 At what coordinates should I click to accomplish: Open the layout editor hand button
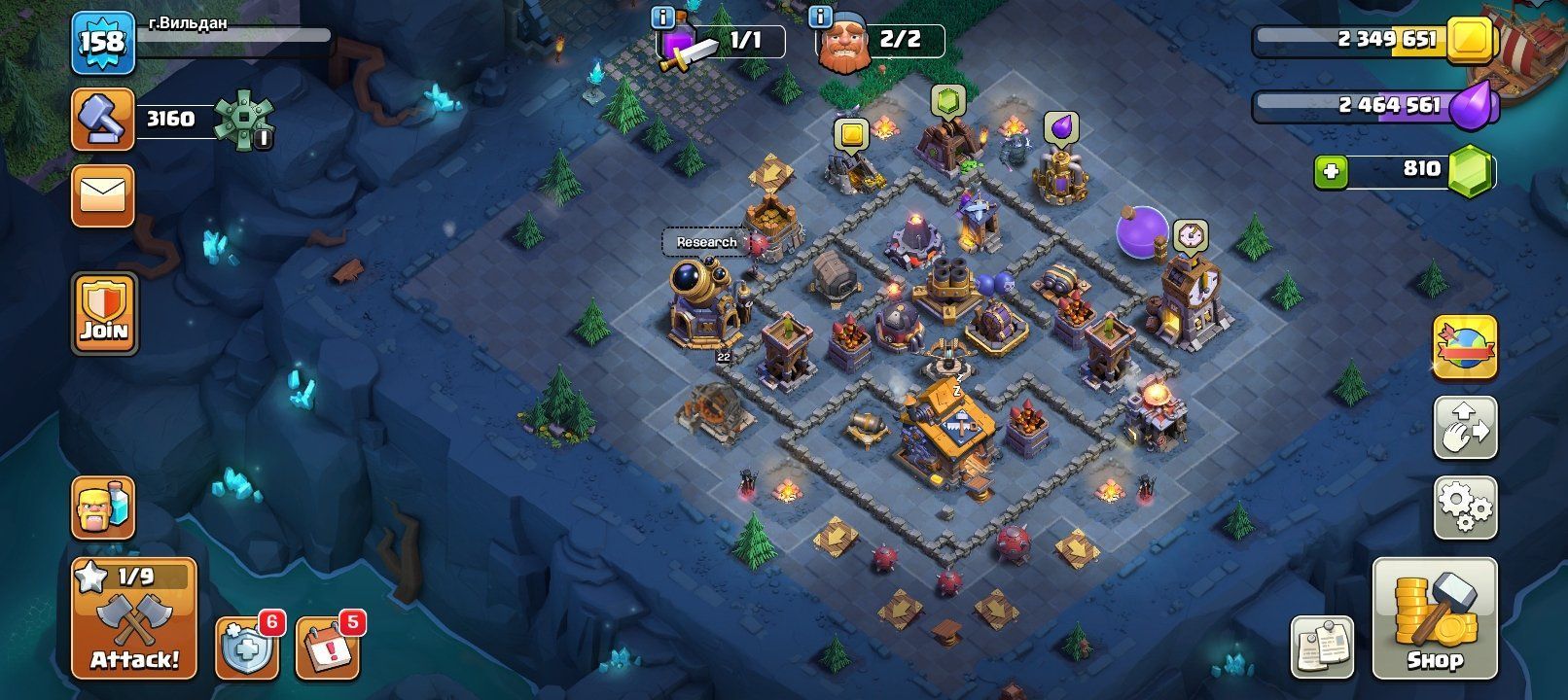(x=1464, y=426)
